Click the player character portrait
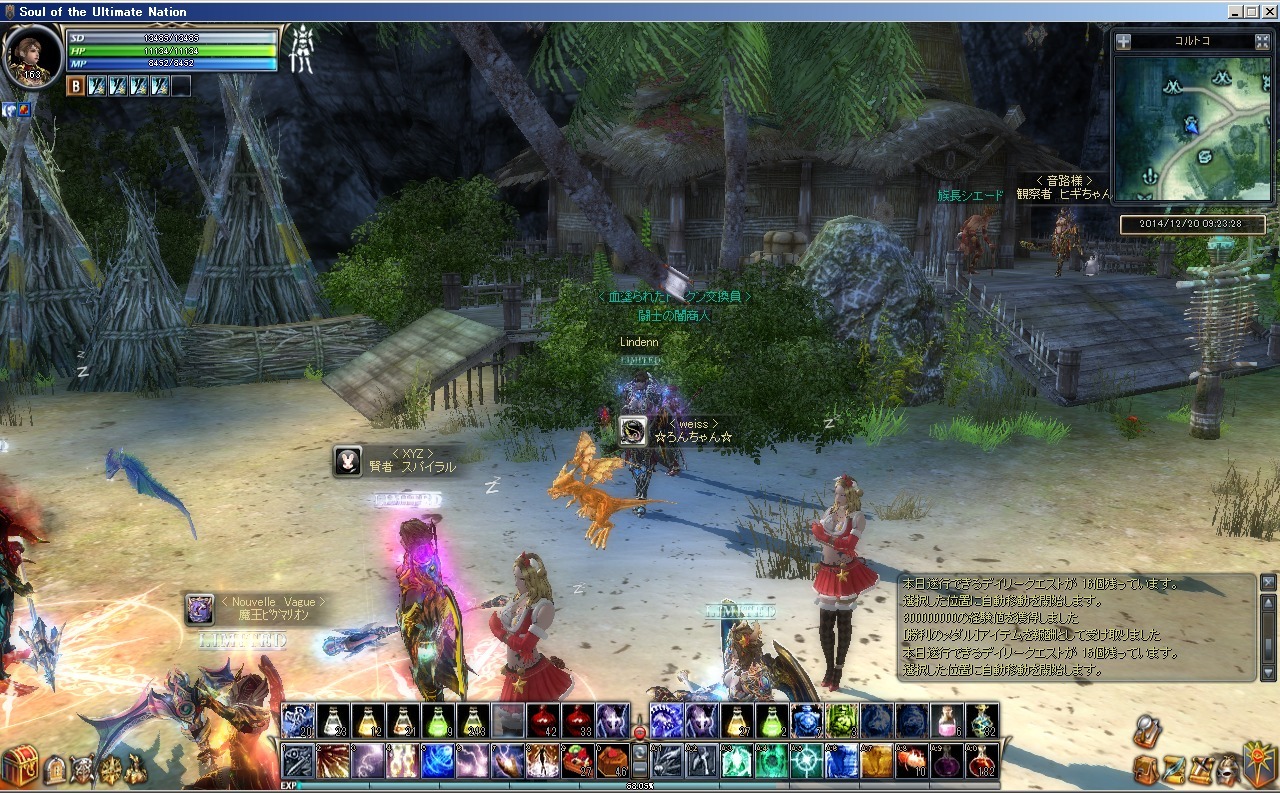 coord(32,55)
